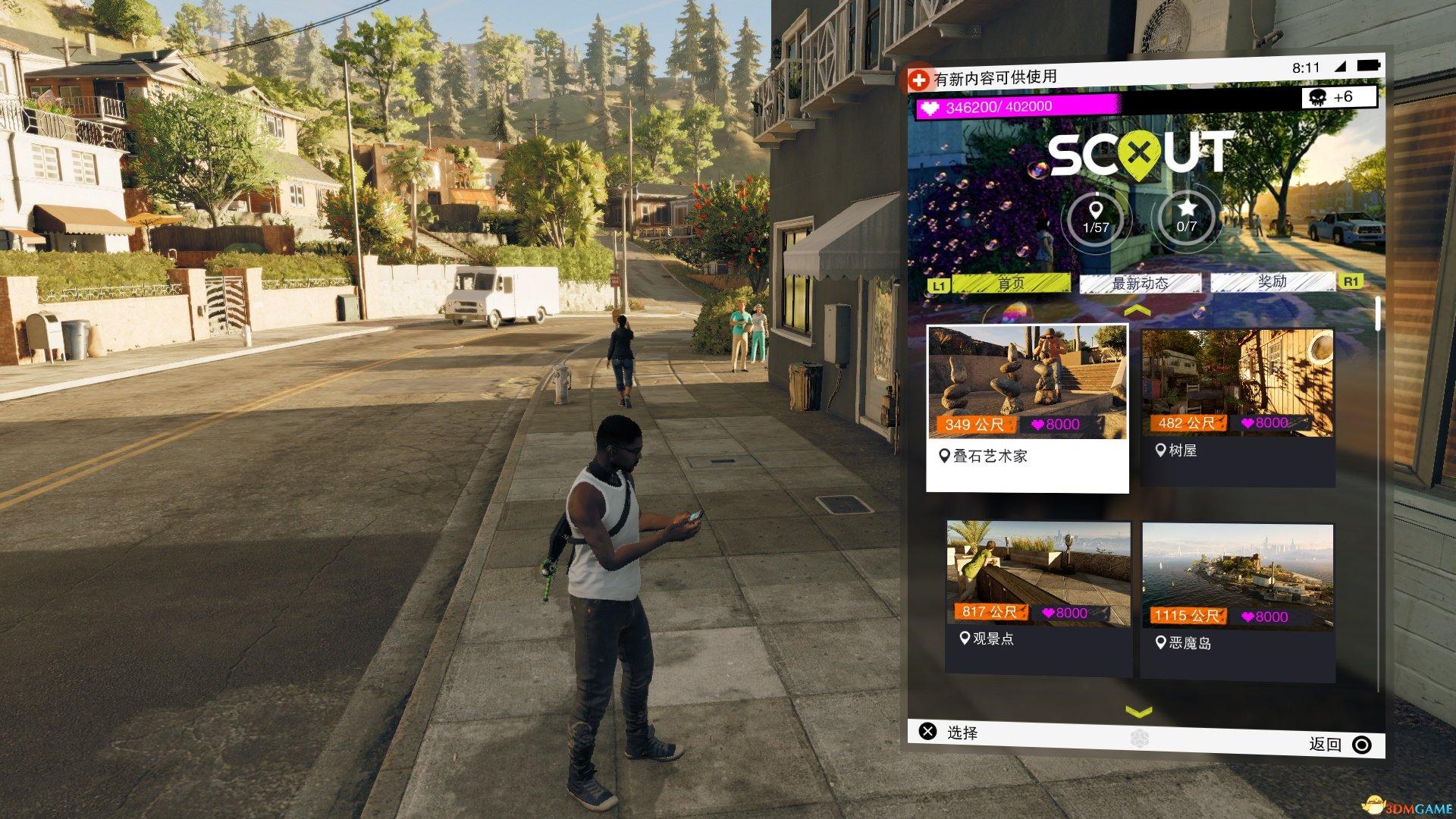Click the star 0/7 rewards counter icon
Image resolution: width=1456 pixels, height=819 pixels.
click(x=1187, y=216)
